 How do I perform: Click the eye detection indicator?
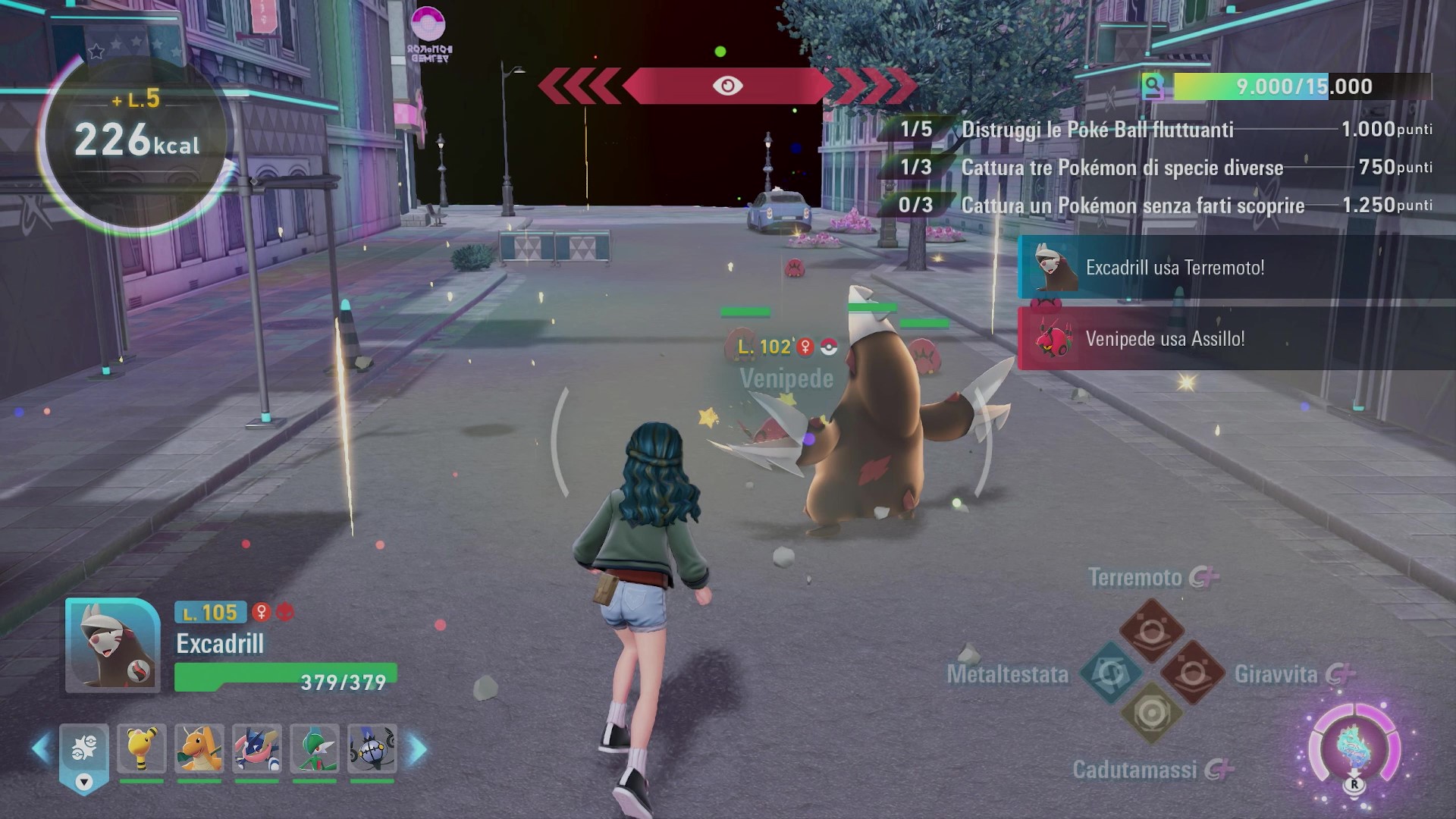point(727,86)
